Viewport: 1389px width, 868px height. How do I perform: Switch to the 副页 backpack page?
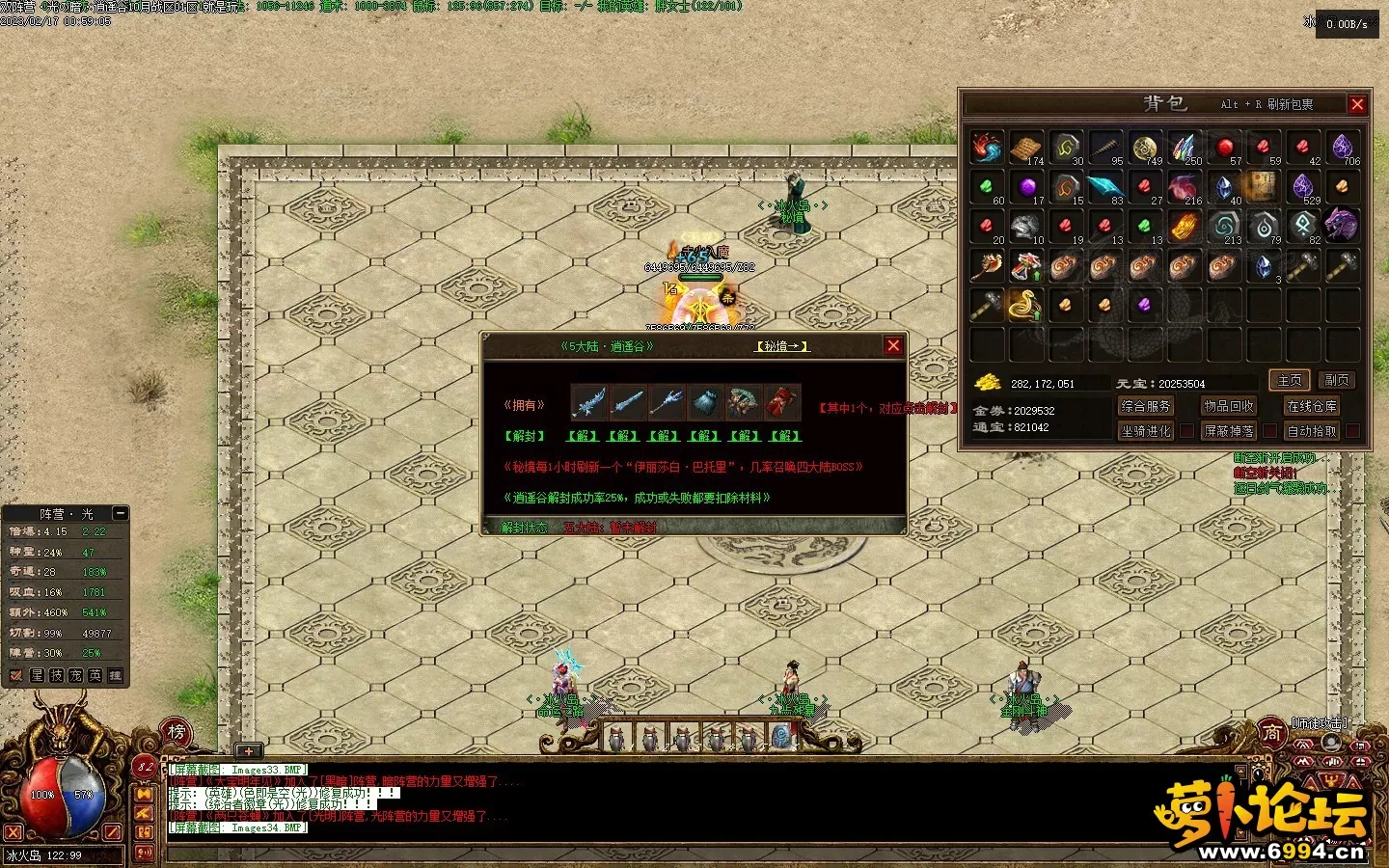pos(1336,380)
